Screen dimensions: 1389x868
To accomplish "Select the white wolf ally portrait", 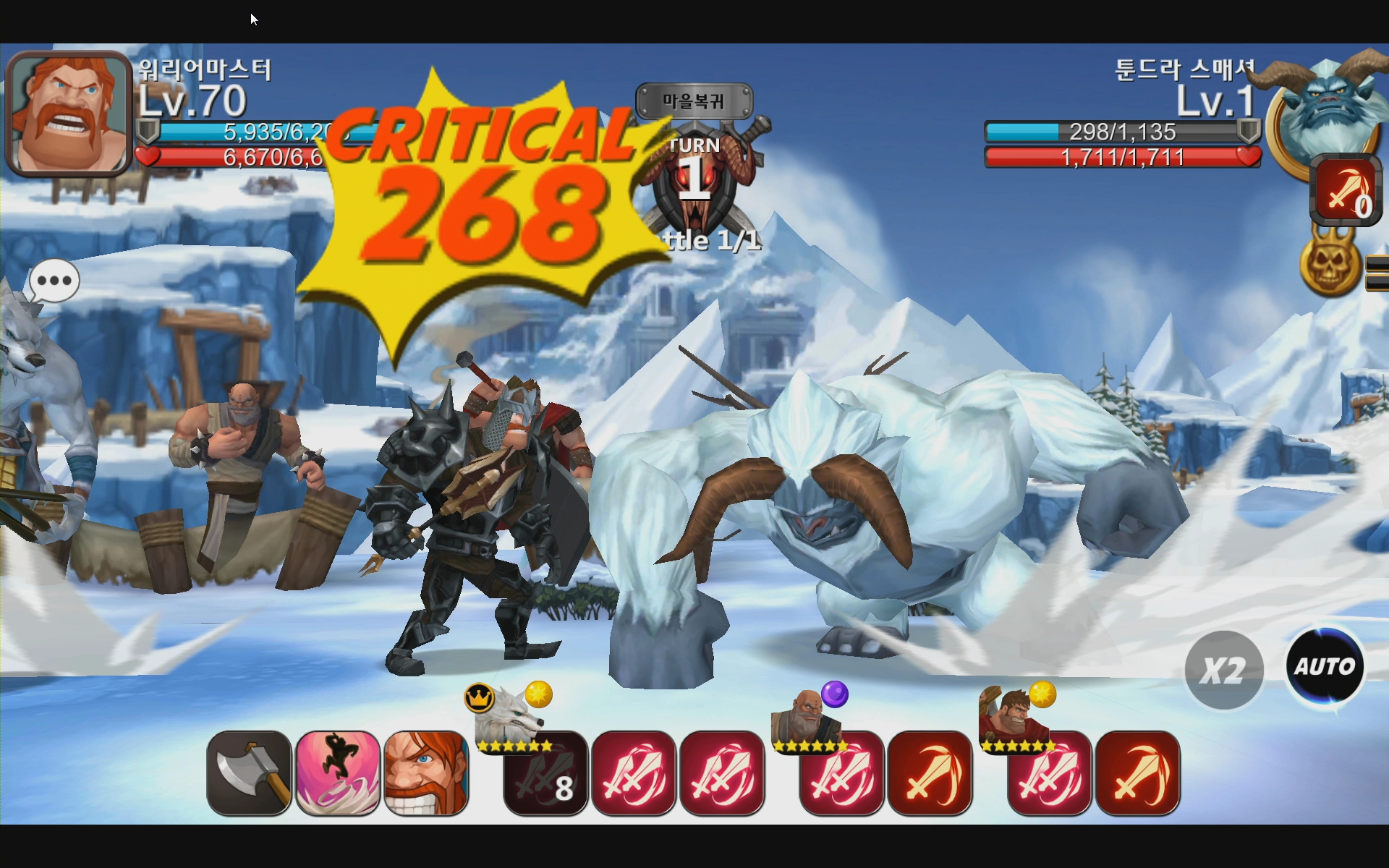I will tap(509, 715).
